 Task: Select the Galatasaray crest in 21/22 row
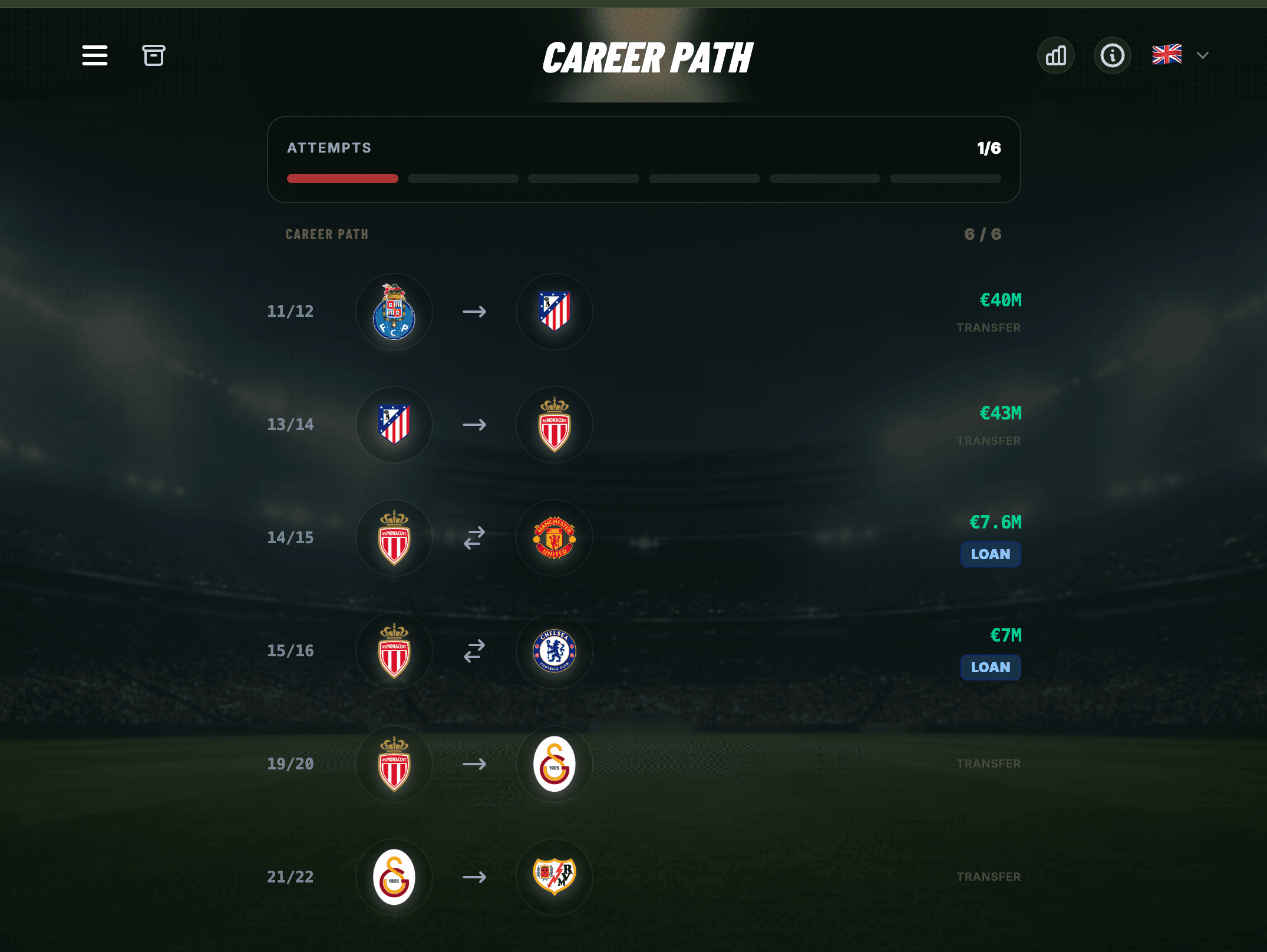coord(394,877)
